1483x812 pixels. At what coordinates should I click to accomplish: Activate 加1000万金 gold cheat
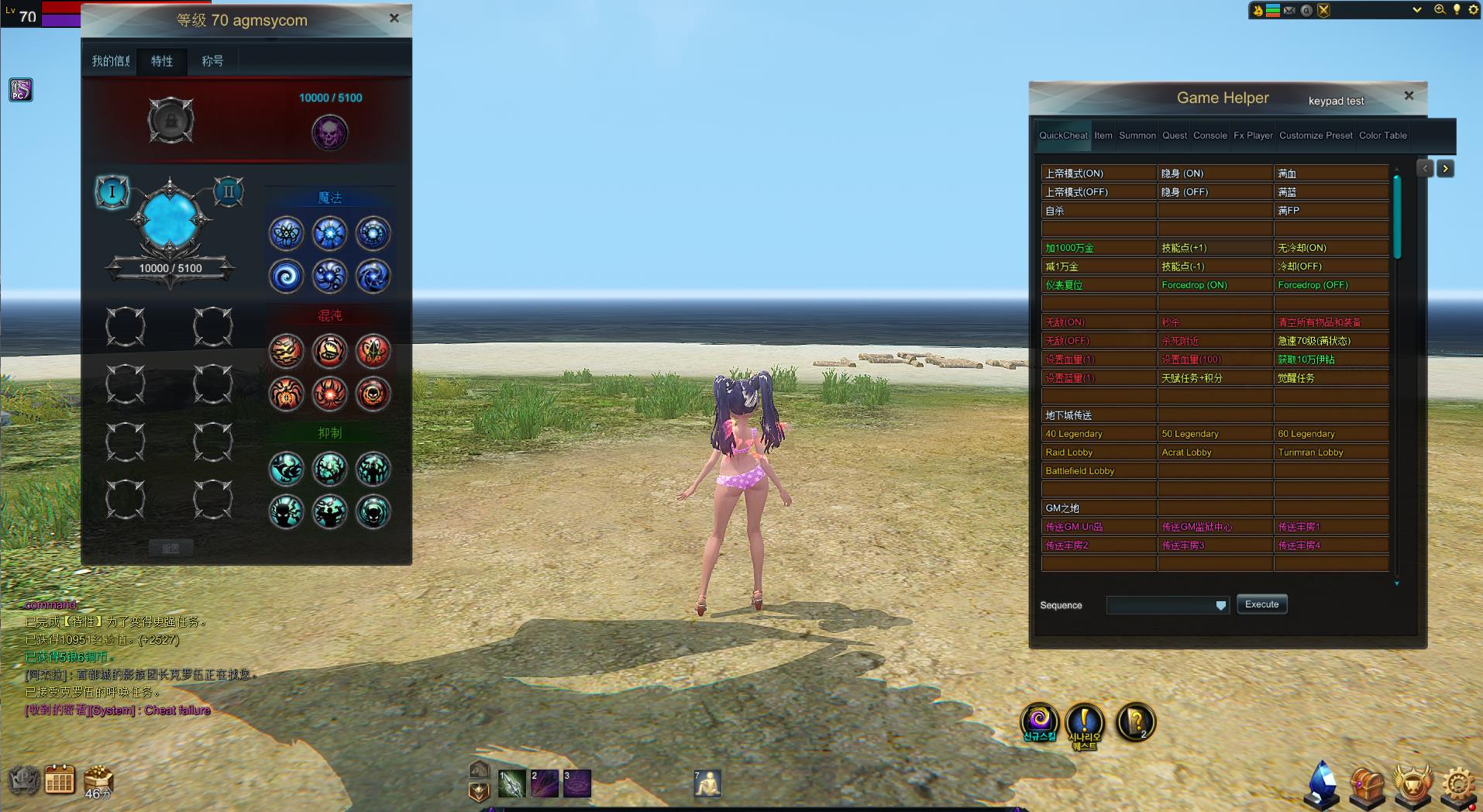tap(1098, 248)
